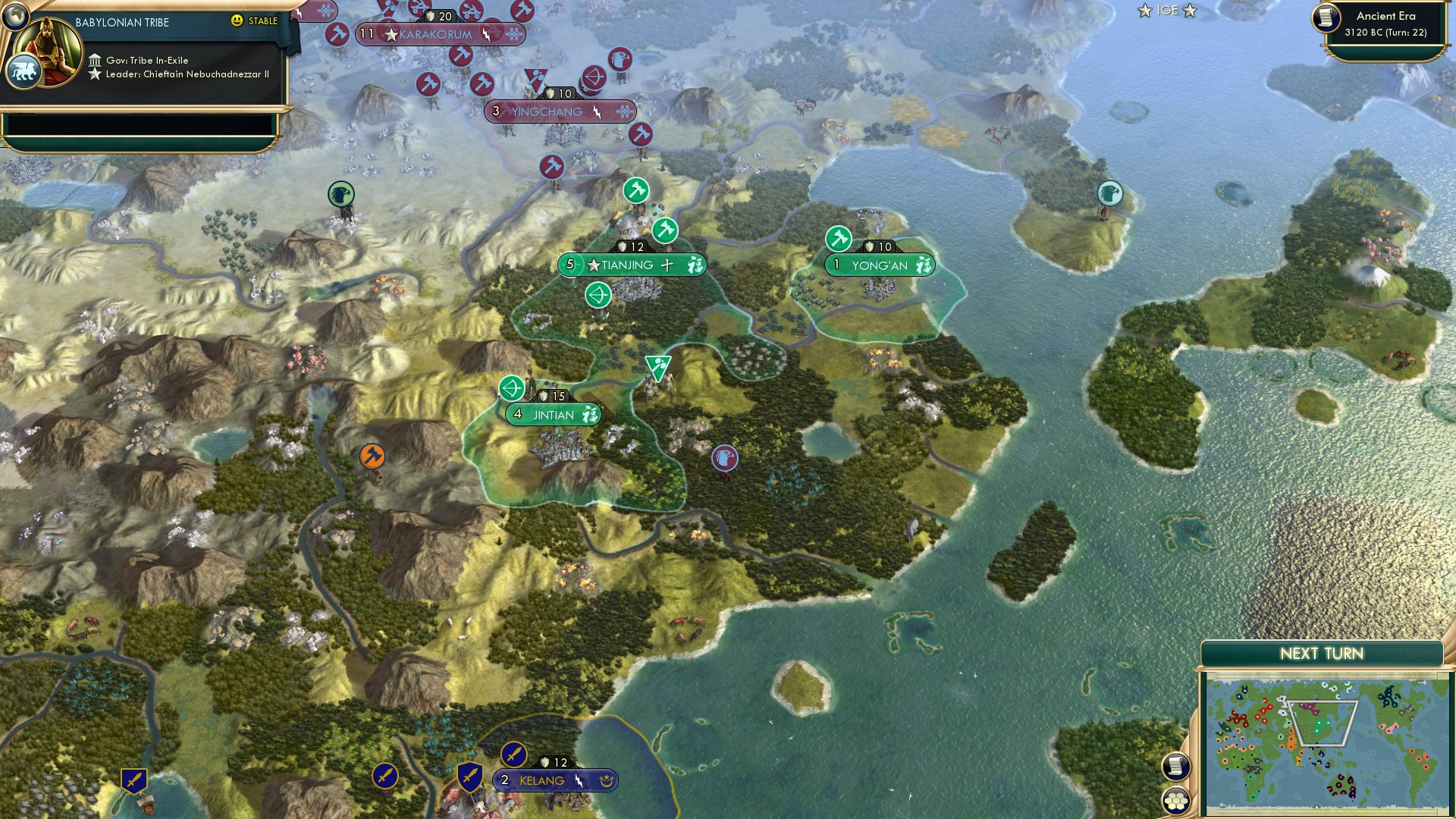Click the Kelang city banner

(x=554, y=780)
